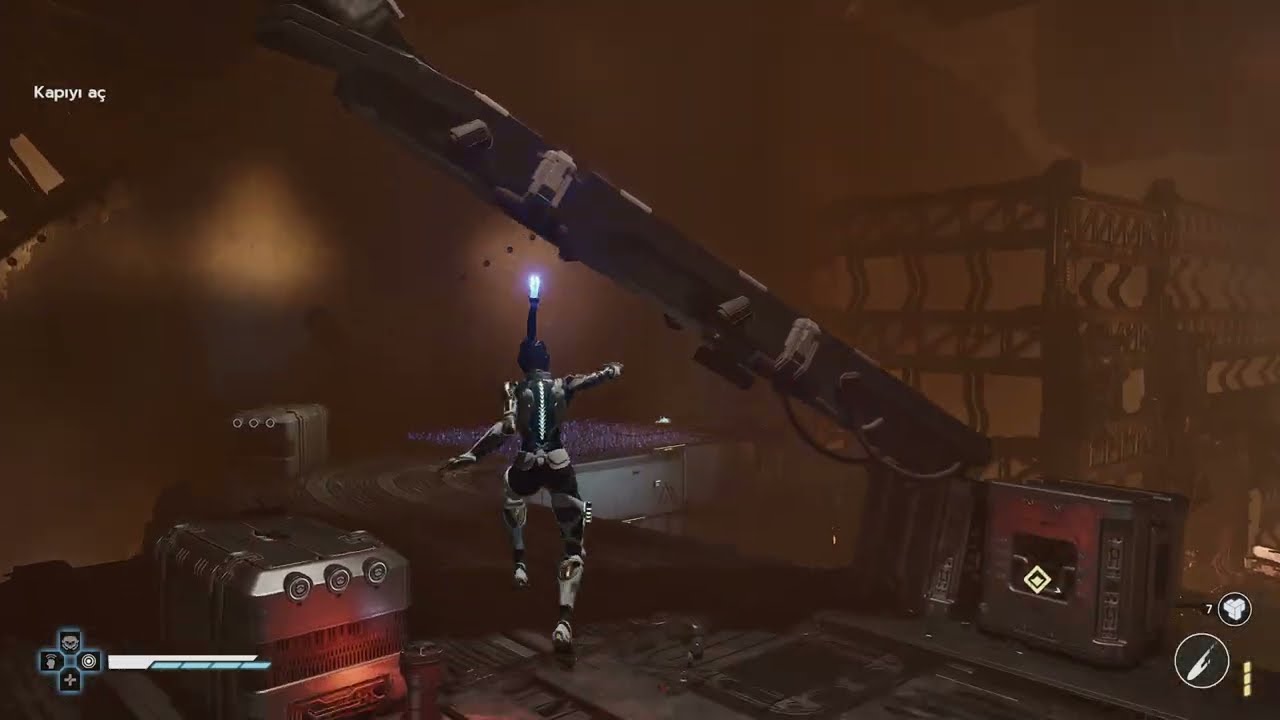This screenshot has width=1280, height=720.
Task: Activate the hand signal icon on the quick-item cross
Action: pyautogui.click(x=51, y=661)
